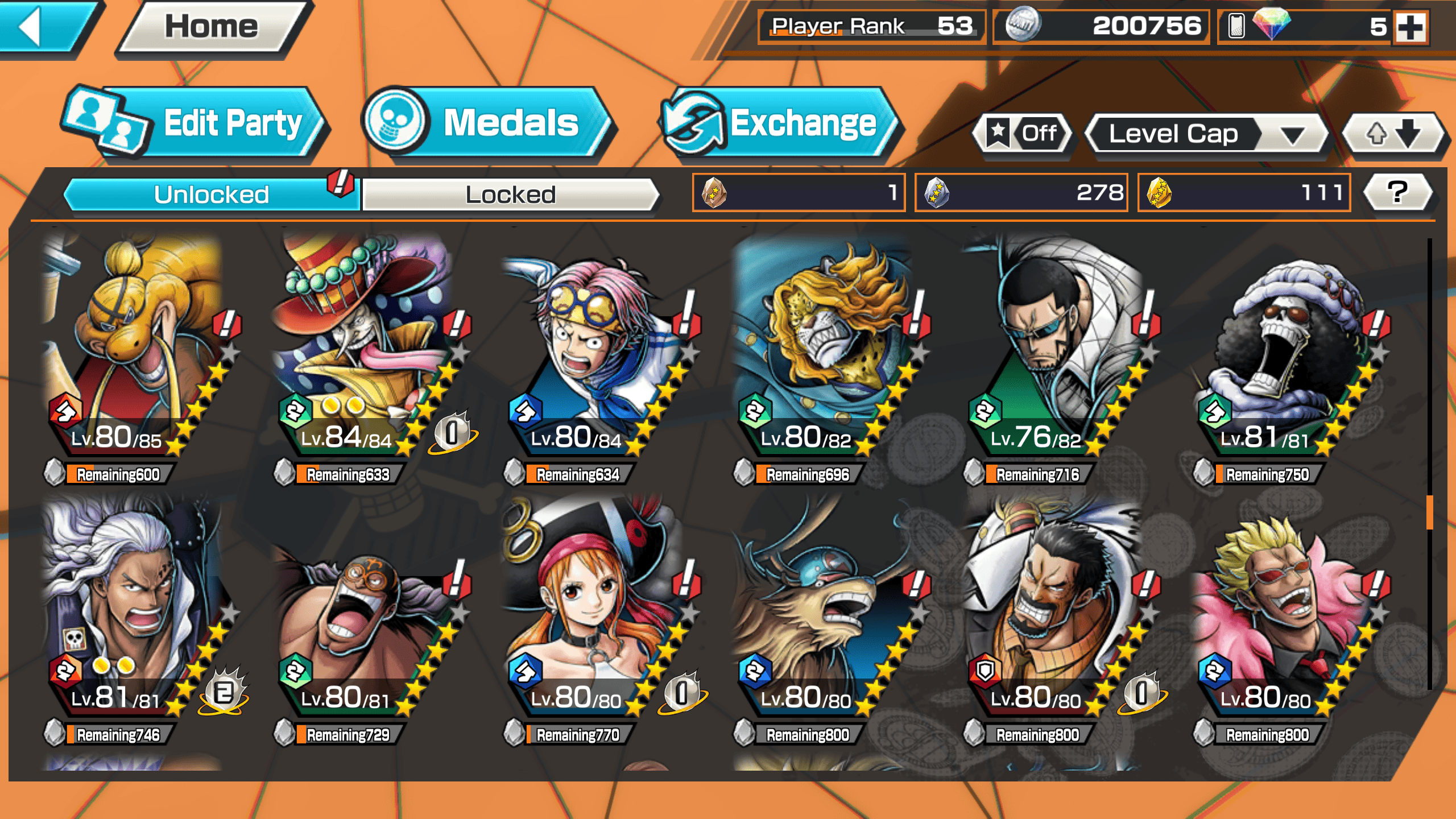
Task: Open the Level Cap sort dropdown
Action: pyautogui.click(x=1206, y=134)
